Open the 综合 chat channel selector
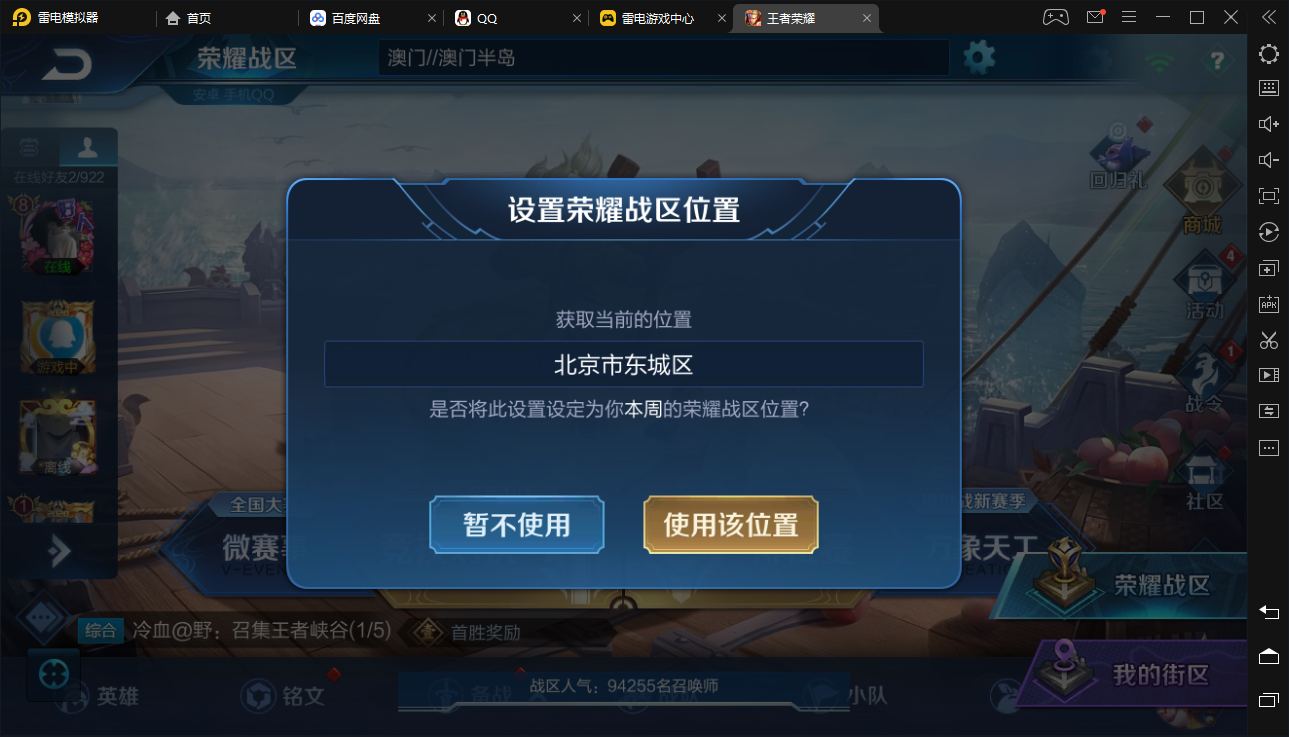This screenshot has width=1289, height=737. pyautogui.click(x=101, y=632)
